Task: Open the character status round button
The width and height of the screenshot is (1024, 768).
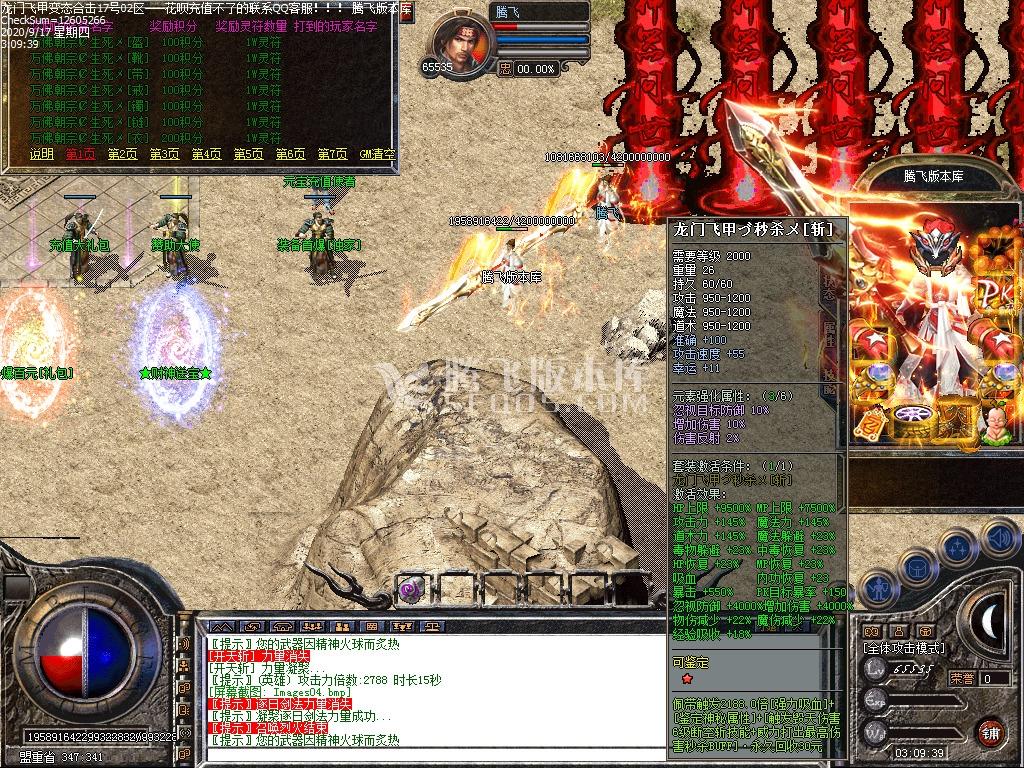Action: 878,589
